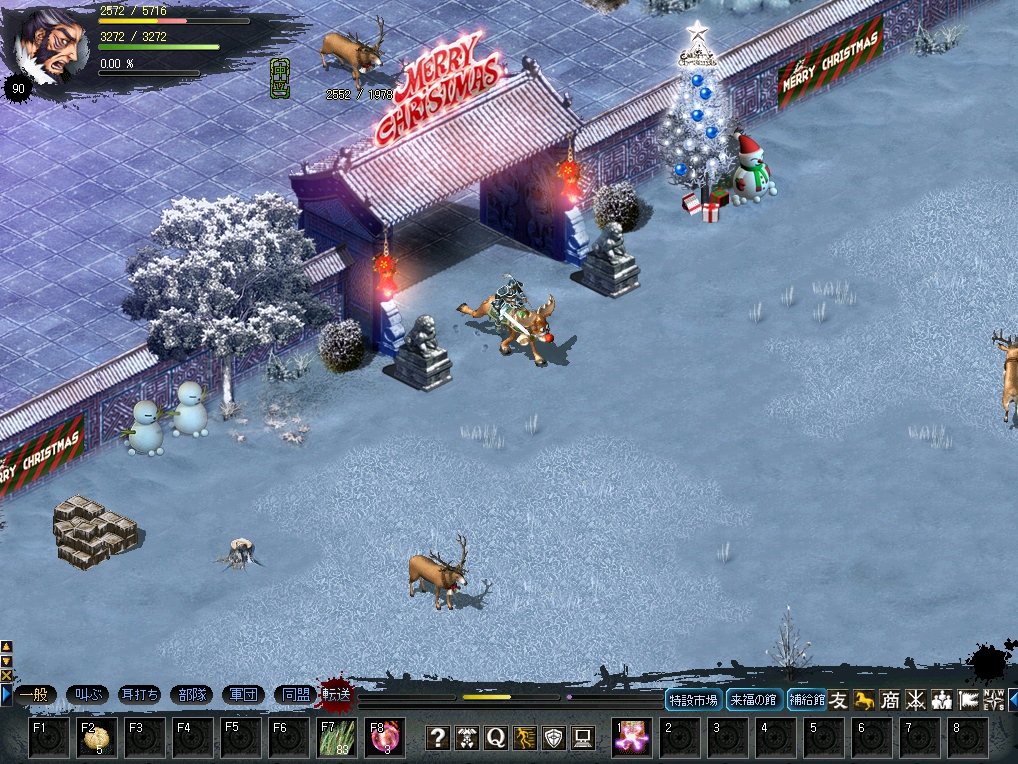
Task: Open the computer monitor system menu
Action: 583,738
